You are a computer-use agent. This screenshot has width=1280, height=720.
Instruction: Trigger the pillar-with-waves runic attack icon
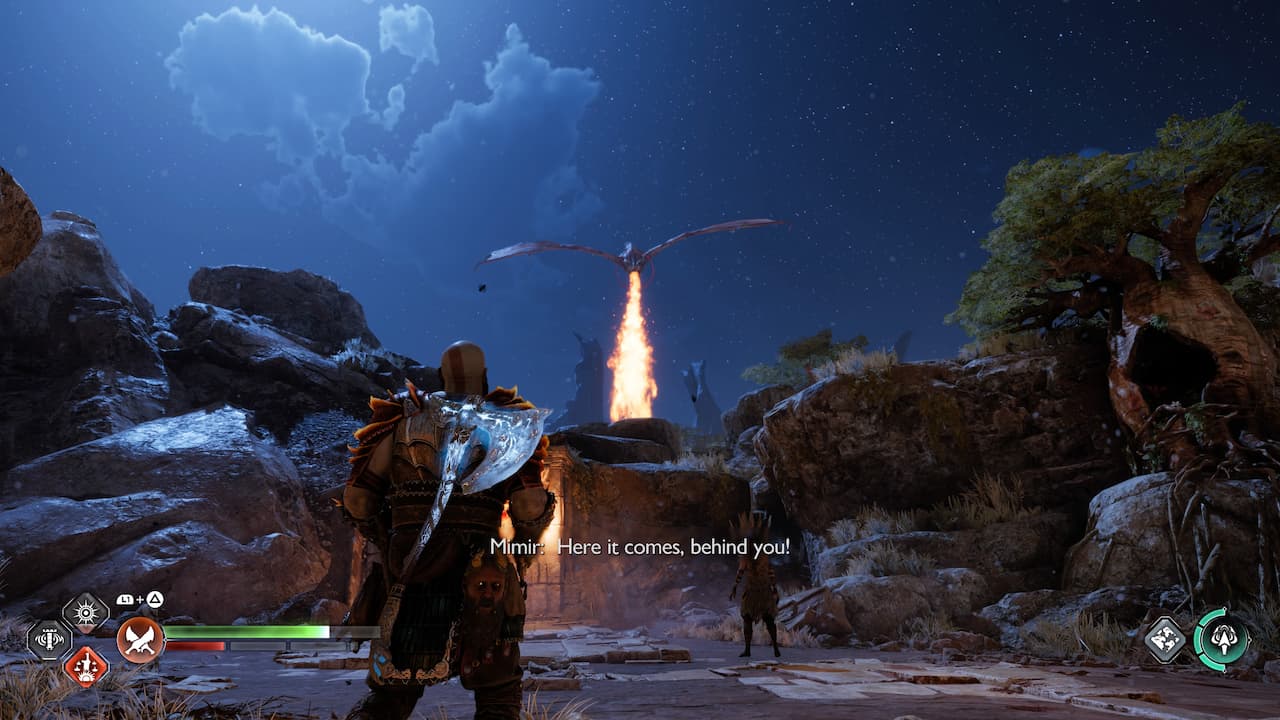pos(49,640)
